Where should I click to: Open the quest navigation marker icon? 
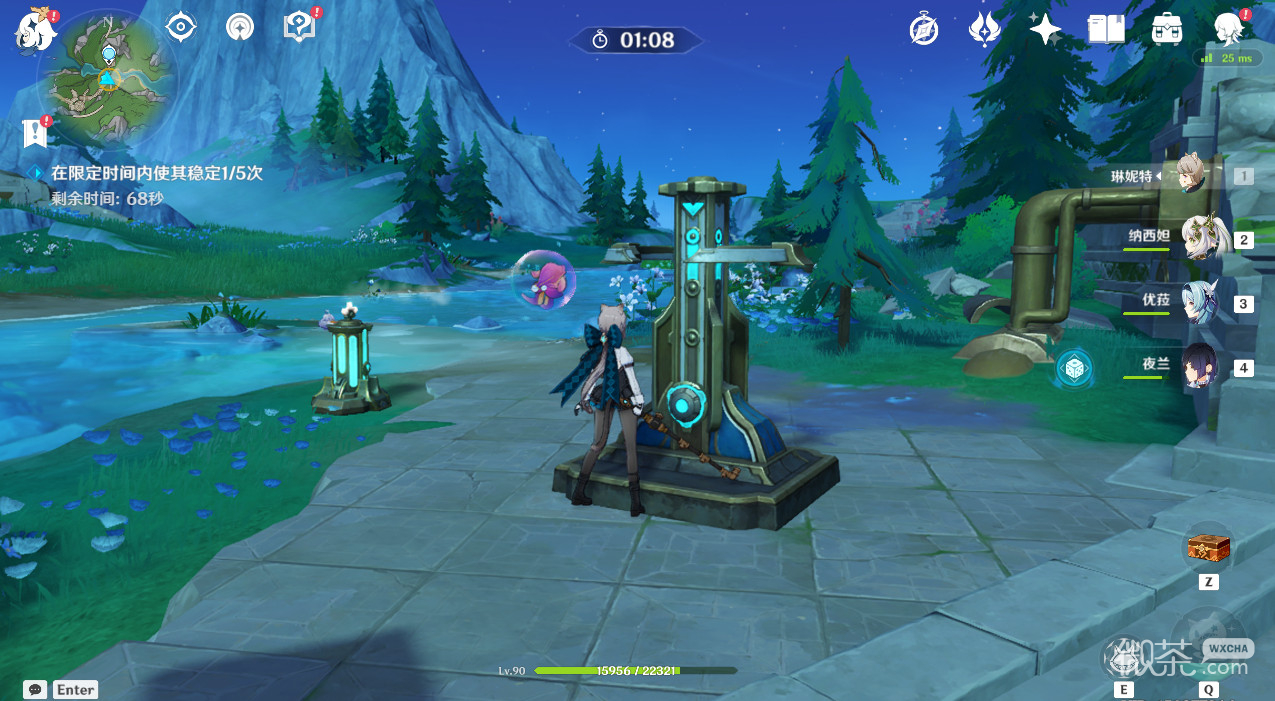(299, 27)
